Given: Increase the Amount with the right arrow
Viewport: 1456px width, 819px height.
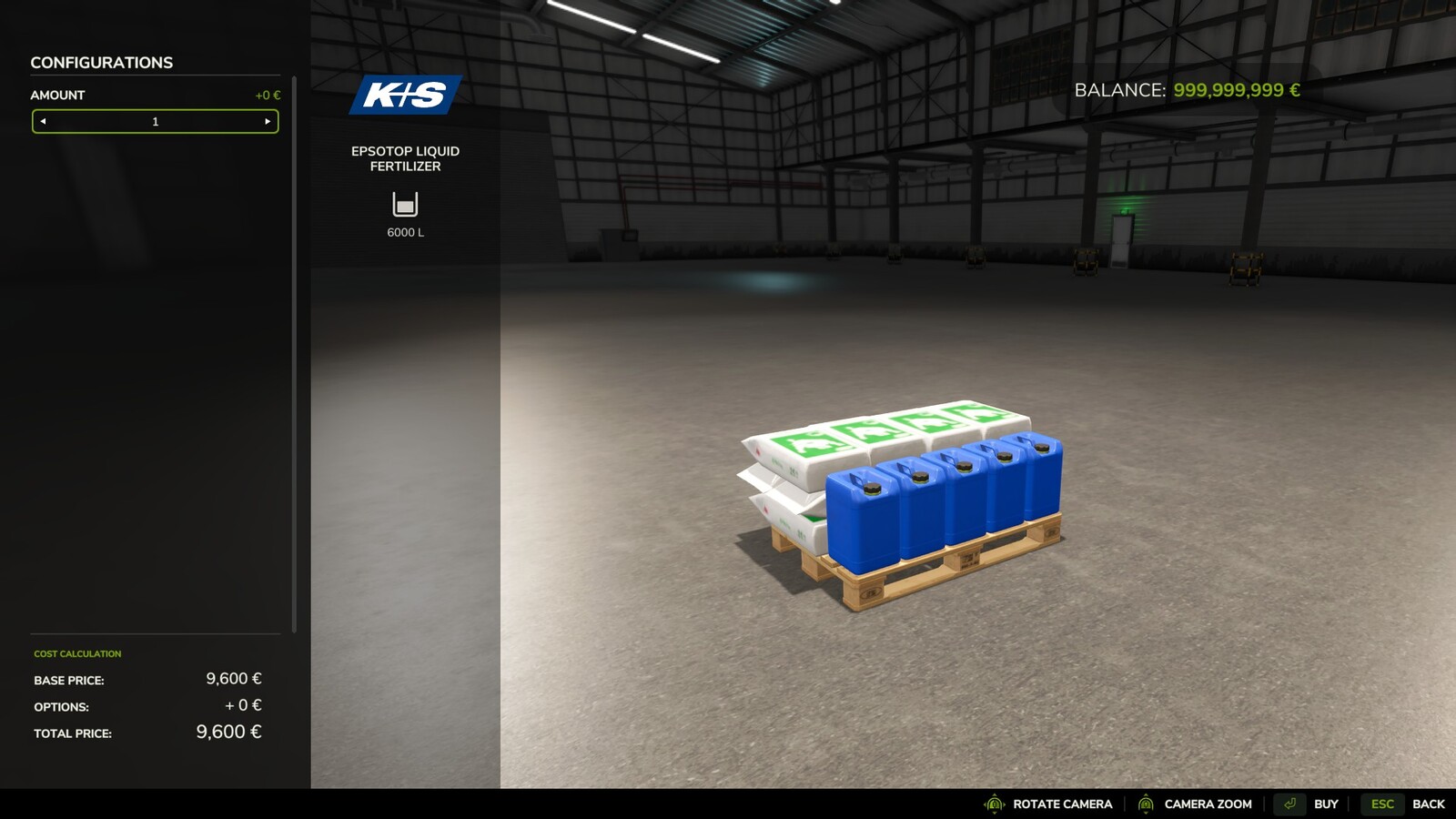Looking at the screenshot, I should pos(268,120).
